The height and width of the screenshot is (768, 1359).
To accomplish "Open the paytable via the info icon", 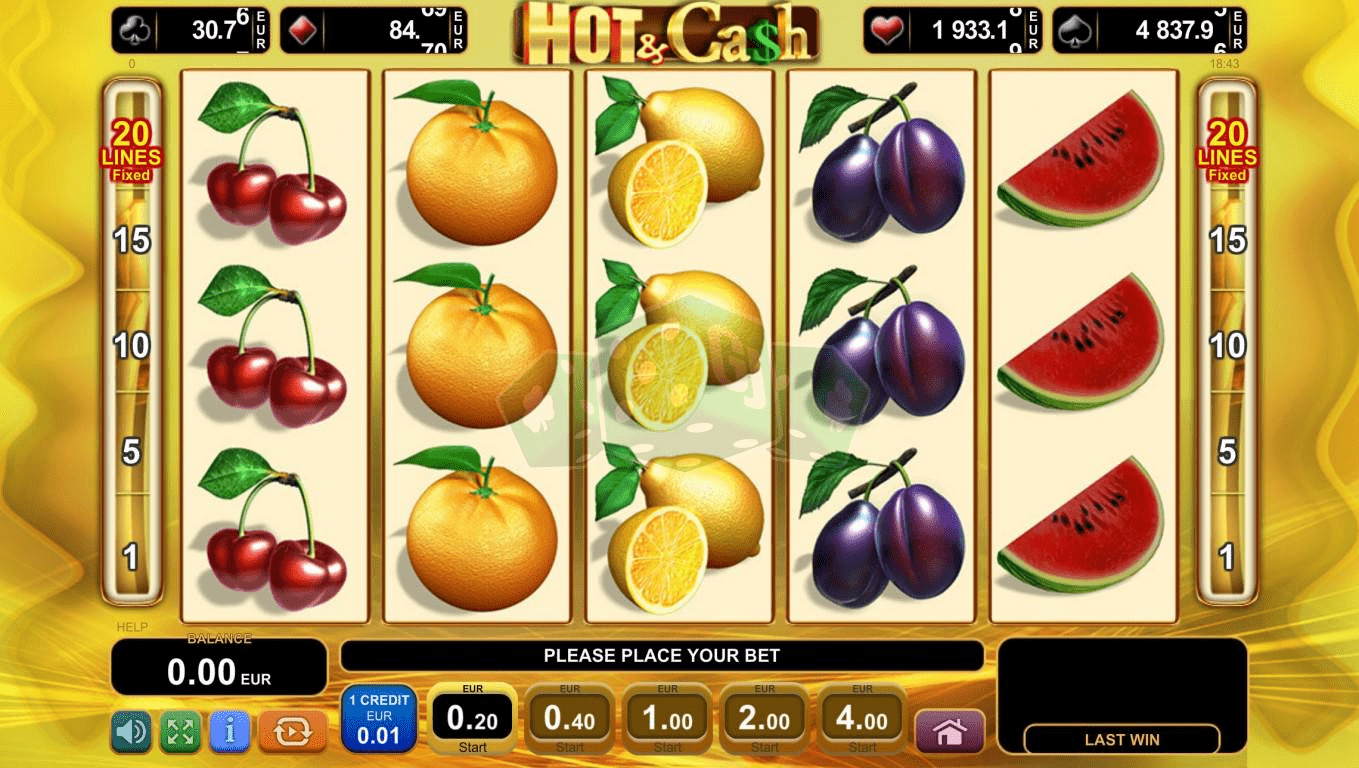I will click(x=228, y=732).
